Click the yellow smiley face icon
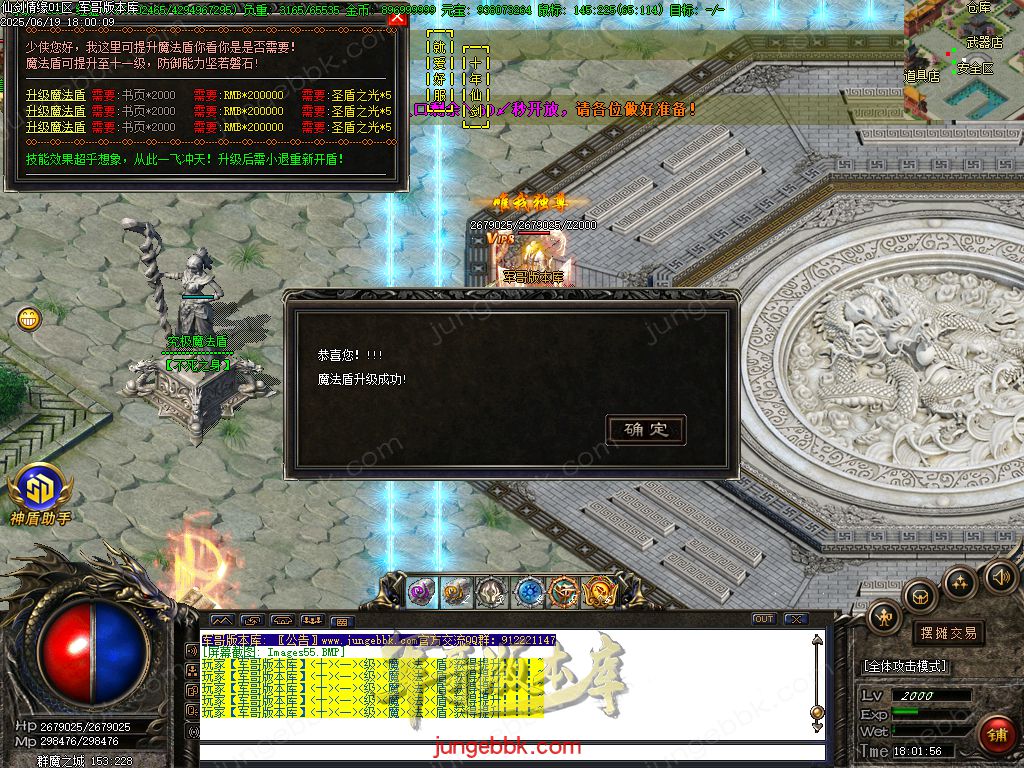The image size is (1024, 768). [29, 319]
